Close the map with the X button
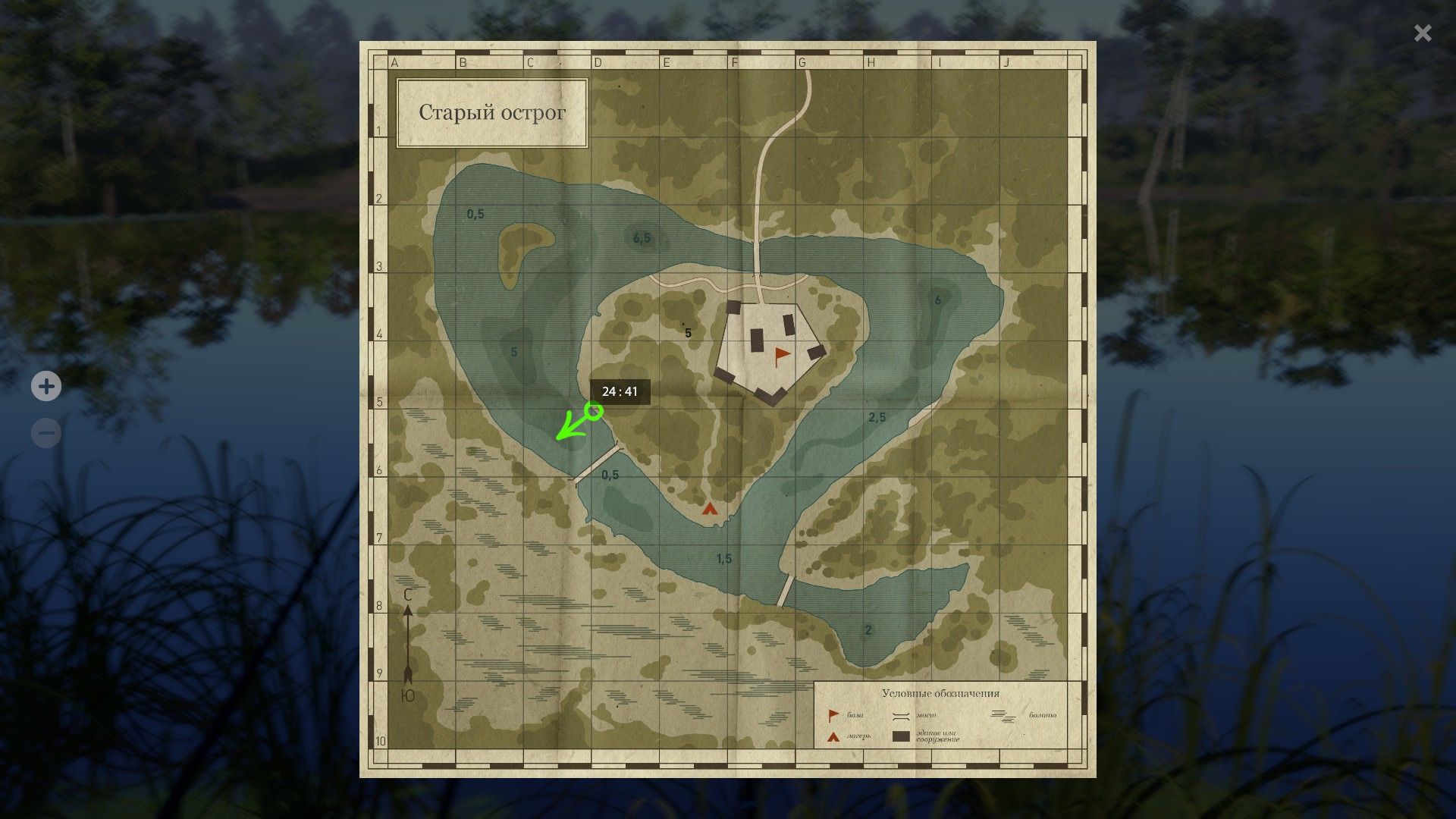Image resolution: width=1456 pixels, height=819 pixels. pos(1421,33)
